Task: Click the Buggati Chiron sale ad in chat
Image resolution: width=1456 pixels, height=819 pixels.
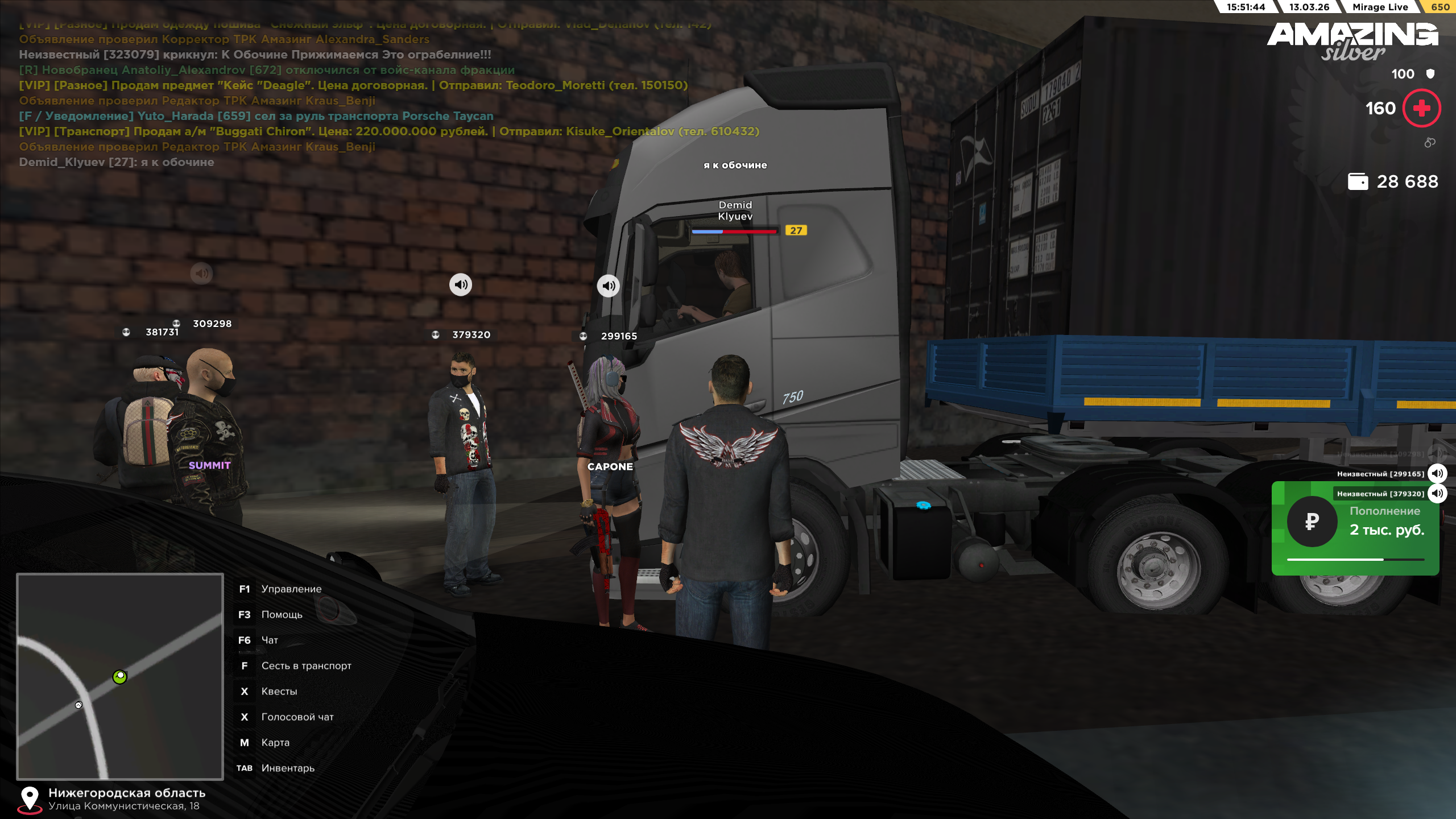Action: coord(389,131)
